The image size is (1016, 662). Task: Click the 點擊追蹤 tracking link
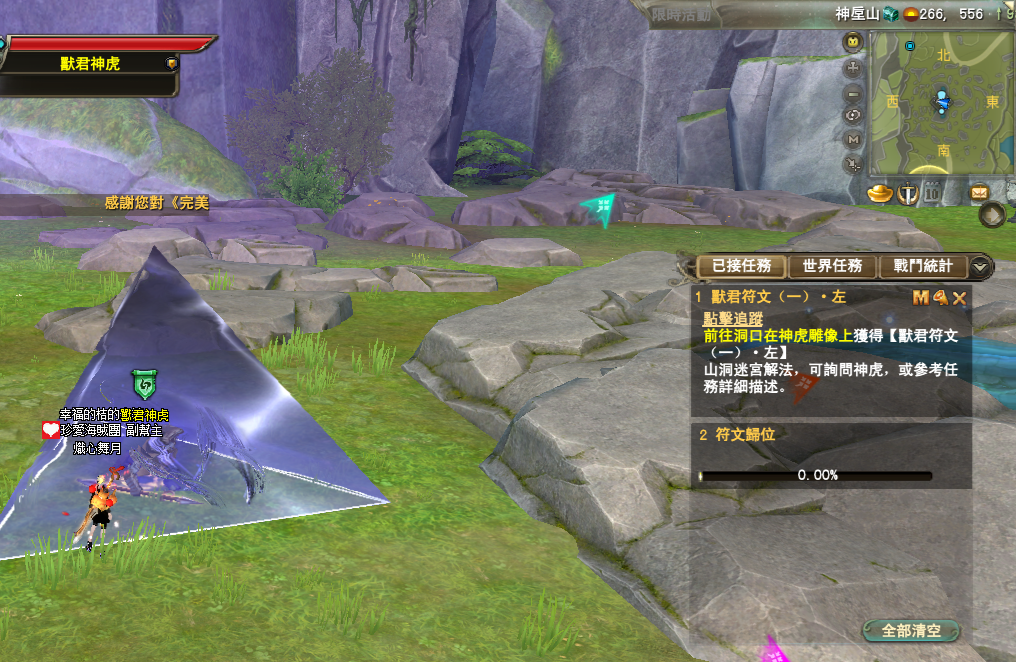733,319
